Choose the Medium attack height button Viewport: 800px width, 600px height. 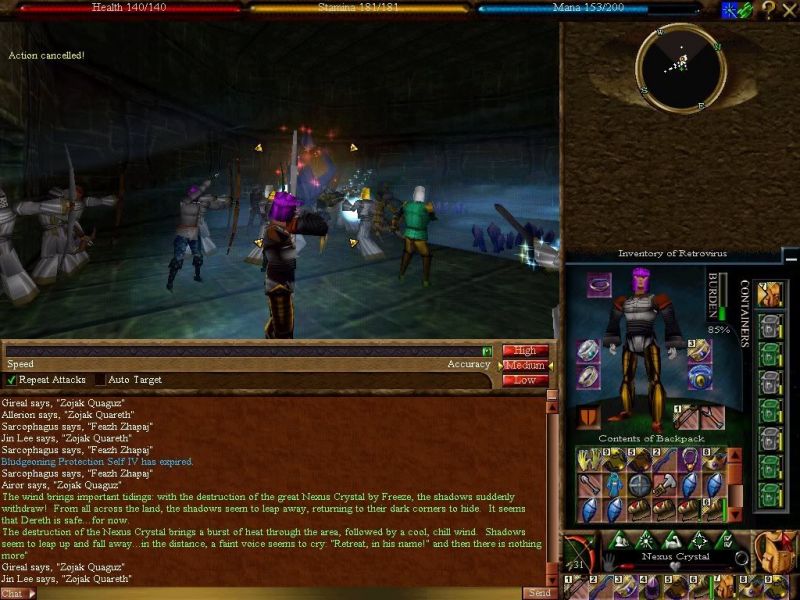point(525,366)
